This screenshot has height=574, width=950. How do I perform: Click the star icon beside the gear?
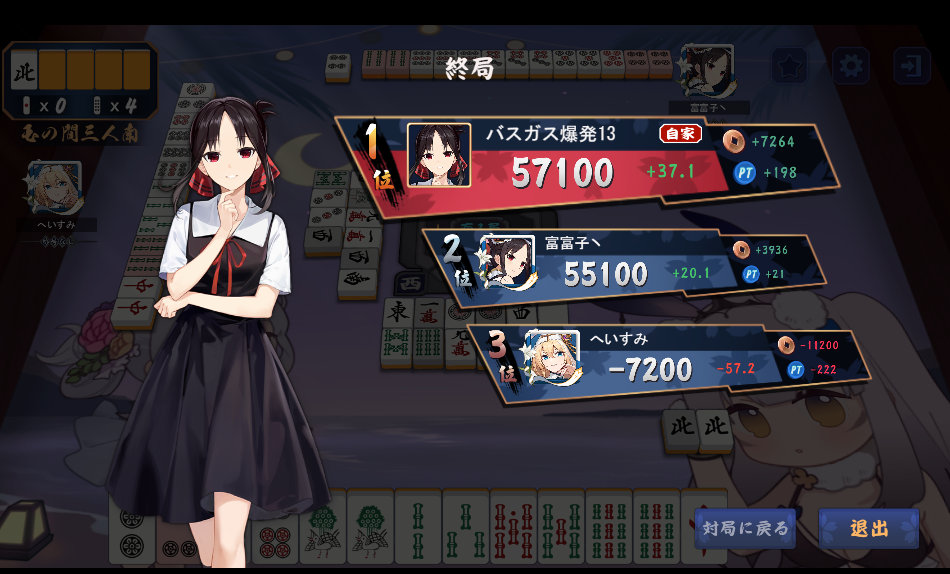pyautogui.click(x=790, y=66)
